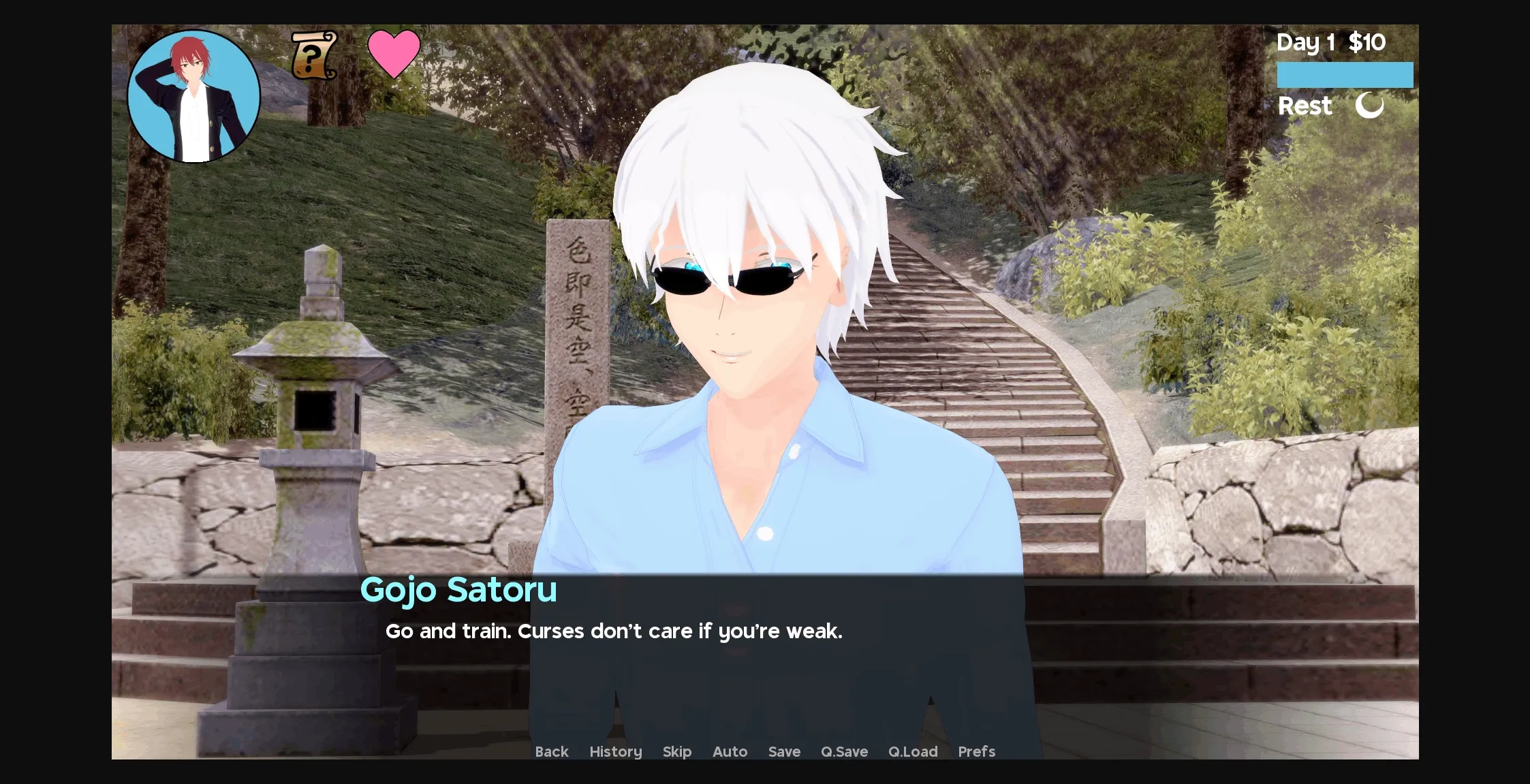Open the History dialogue log
Viewport: 1530px width, 784px height.
click(615, 751)
